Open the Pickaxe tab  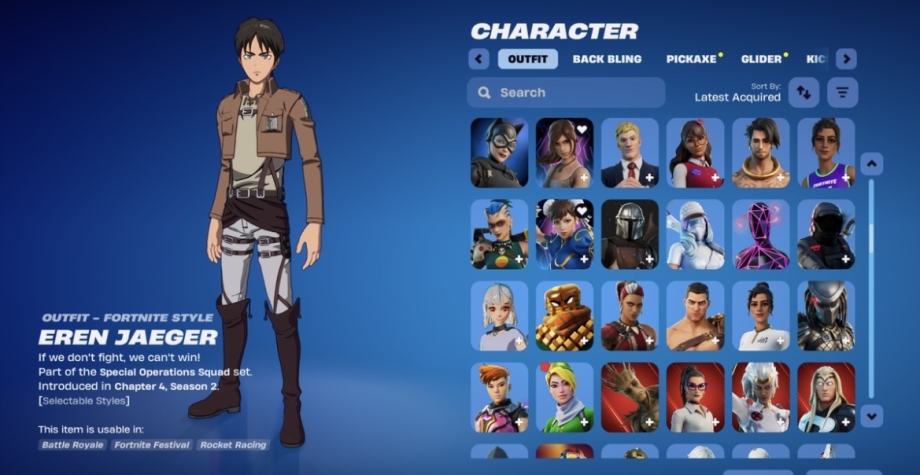[692, 59]
